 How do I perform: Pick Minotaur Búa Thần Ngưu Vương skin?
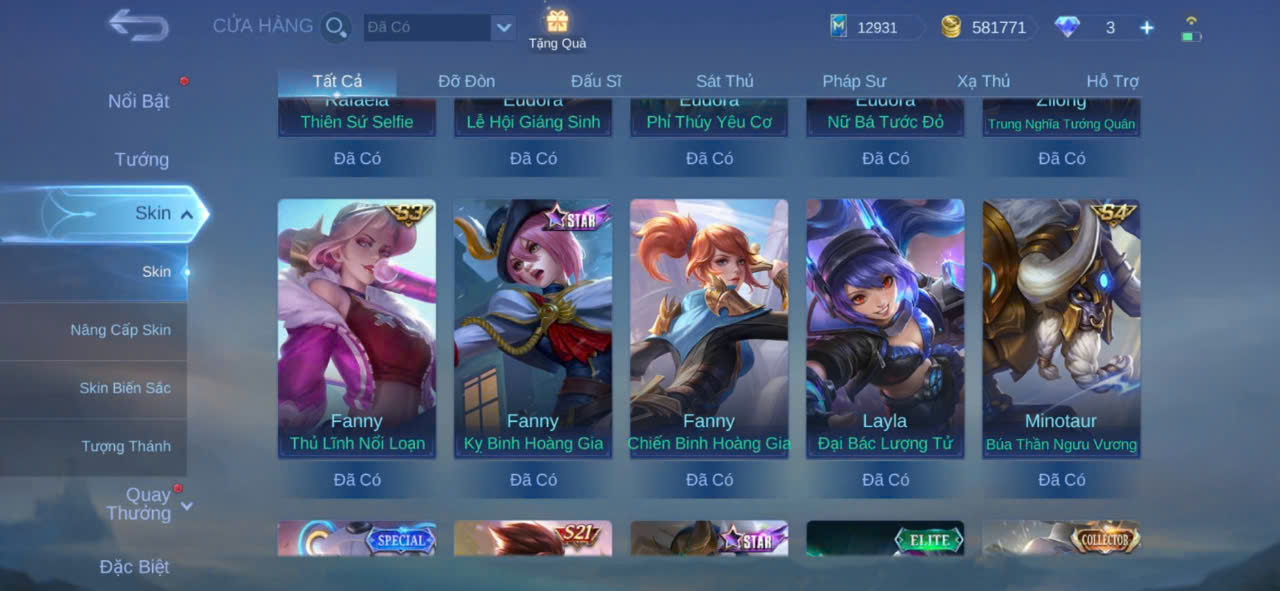tap(1061, 328)
